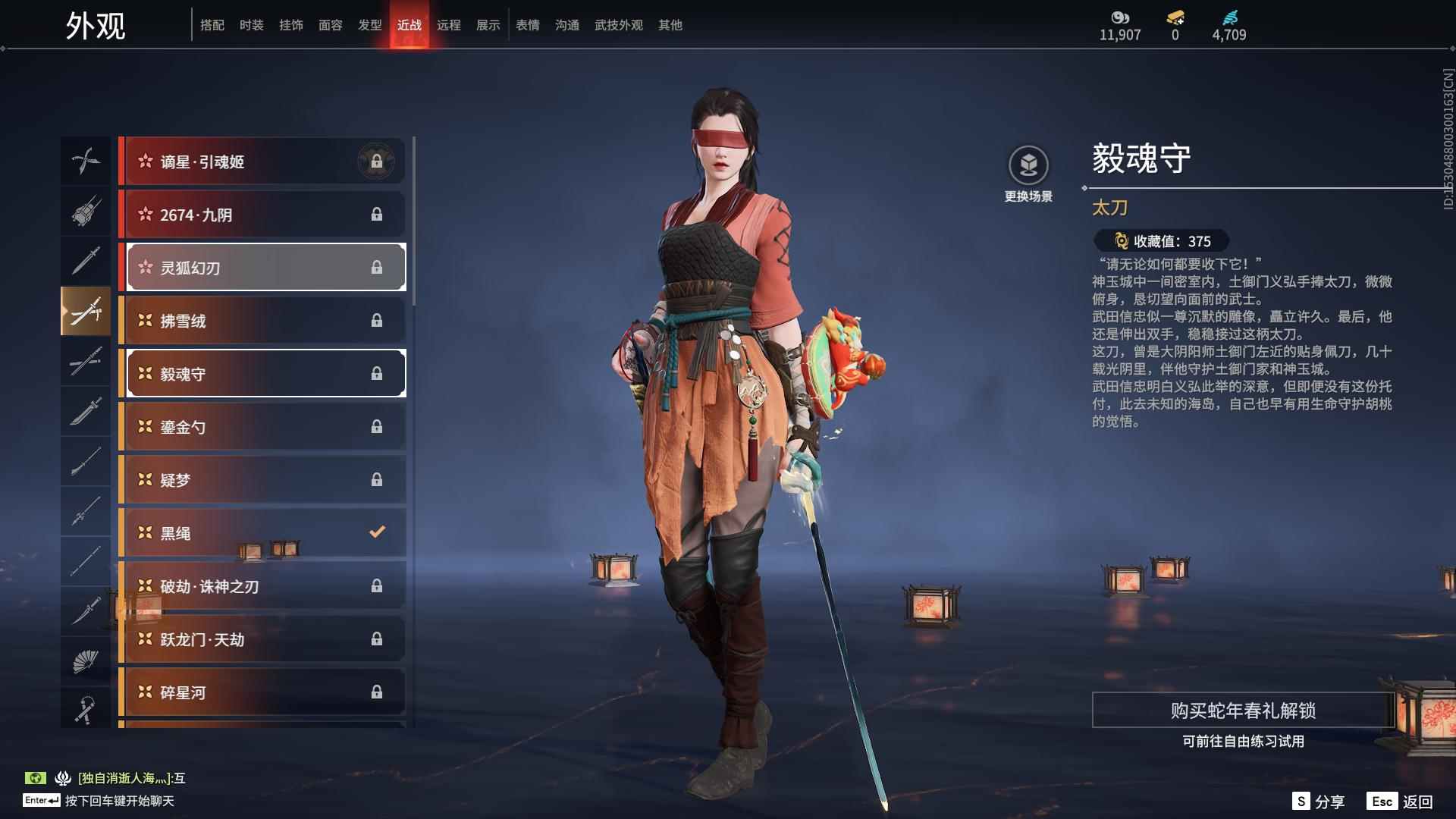
Task: Select the equipped 黑绳 skin with checkmark
Action: [x=262, y=532]
